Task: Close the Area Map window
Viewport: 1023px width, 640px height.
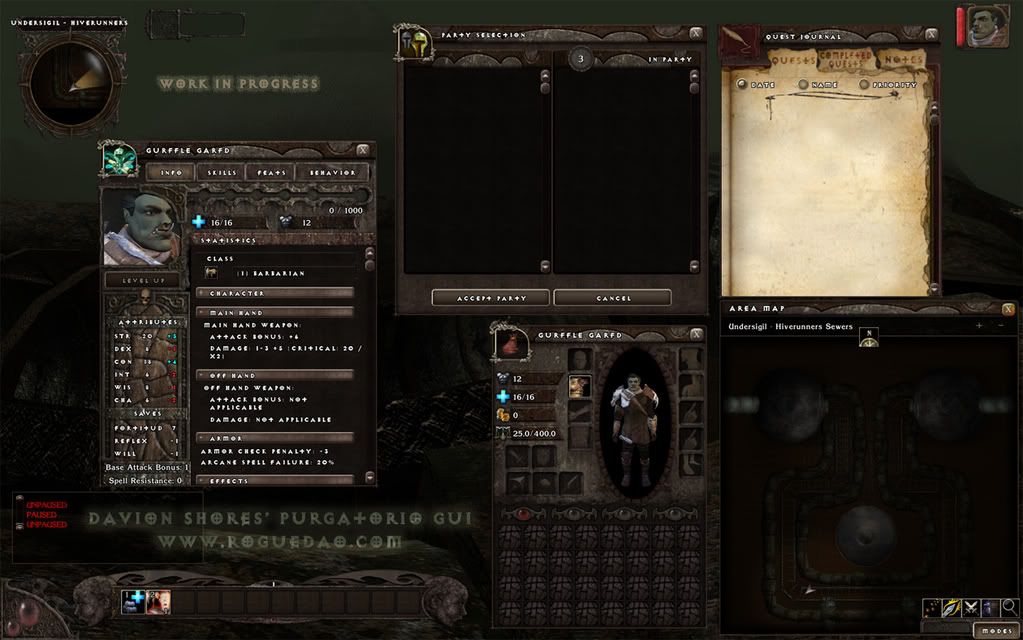Action: tap(1008, 309)
